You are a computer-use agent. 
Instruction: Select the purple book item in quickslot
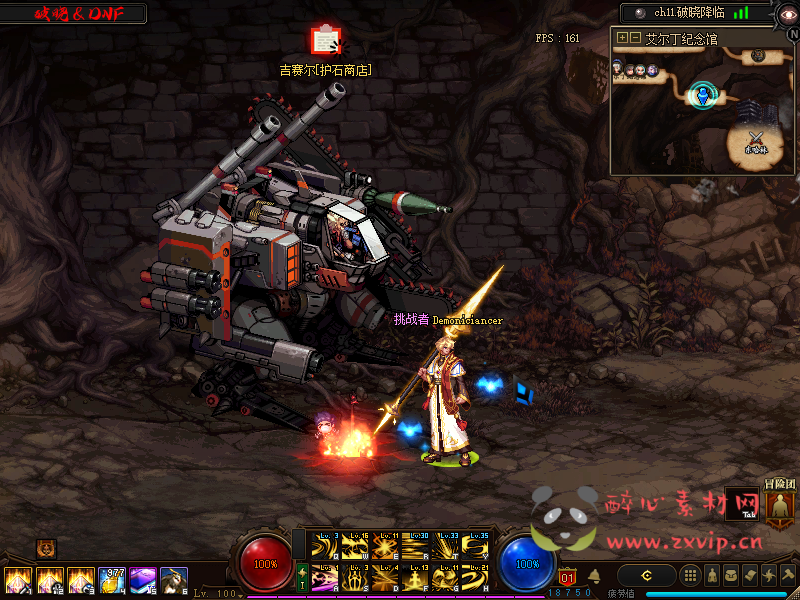pyautogui.click(x=143, y=581)
